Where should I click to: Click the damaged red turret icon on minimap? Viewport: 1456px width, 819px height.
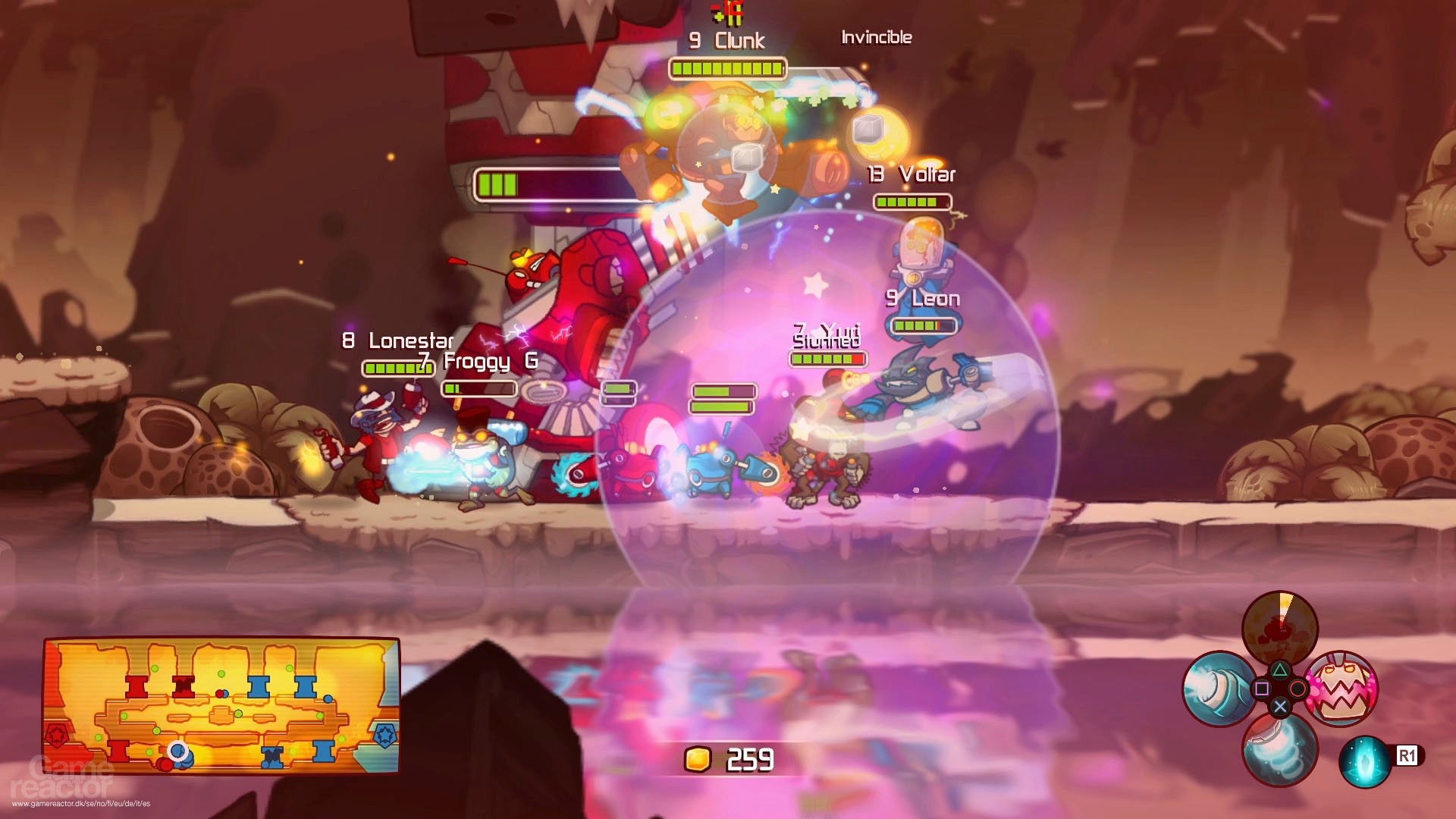182,685
